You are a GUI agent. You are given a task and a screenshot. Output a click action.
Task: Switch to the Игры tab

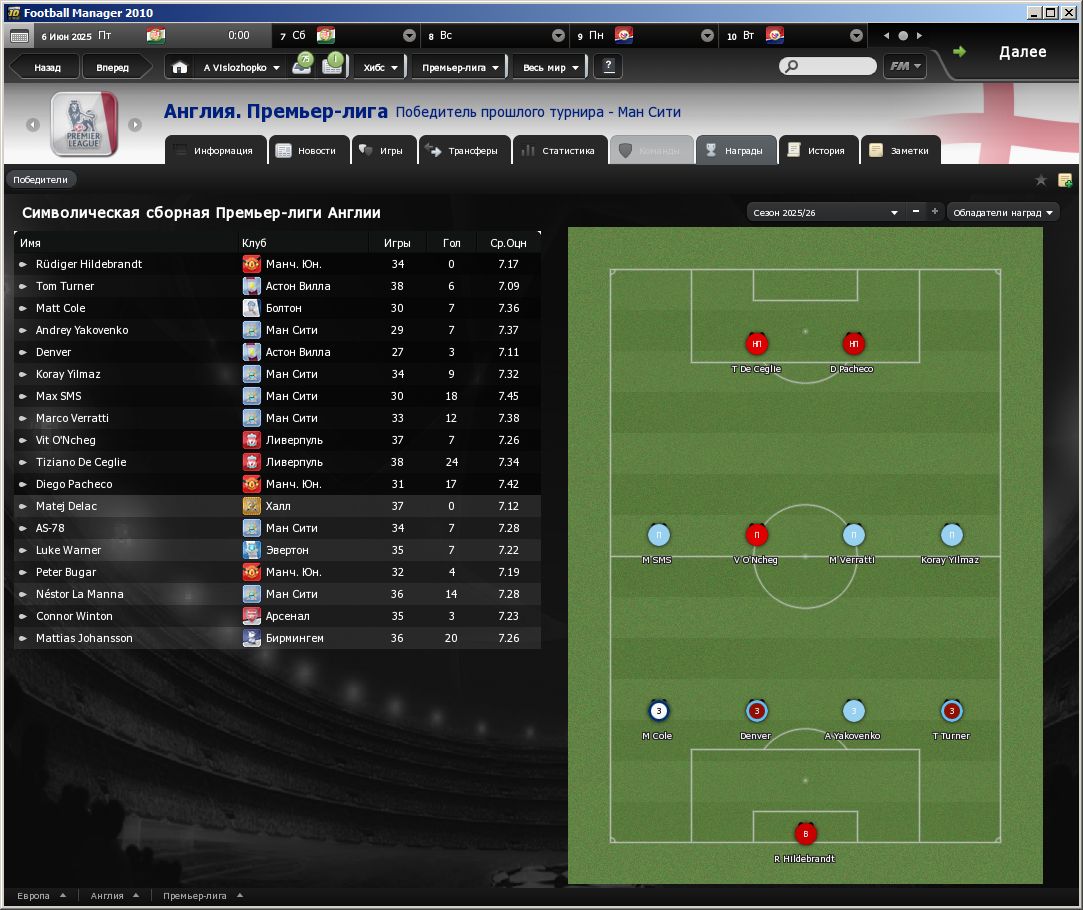[381, 151]
